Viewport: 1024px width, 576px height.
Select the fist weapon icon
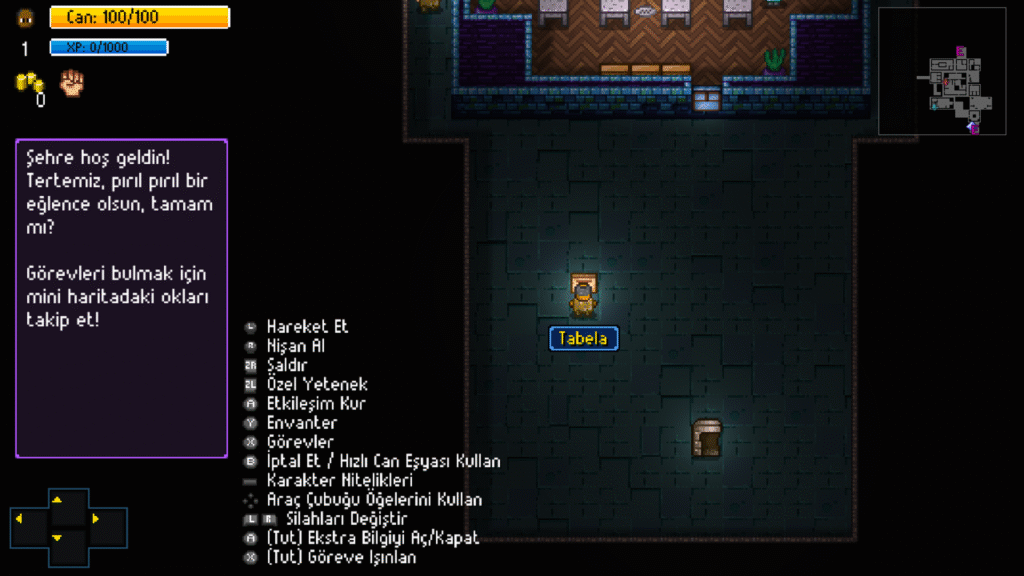point(72,84)
